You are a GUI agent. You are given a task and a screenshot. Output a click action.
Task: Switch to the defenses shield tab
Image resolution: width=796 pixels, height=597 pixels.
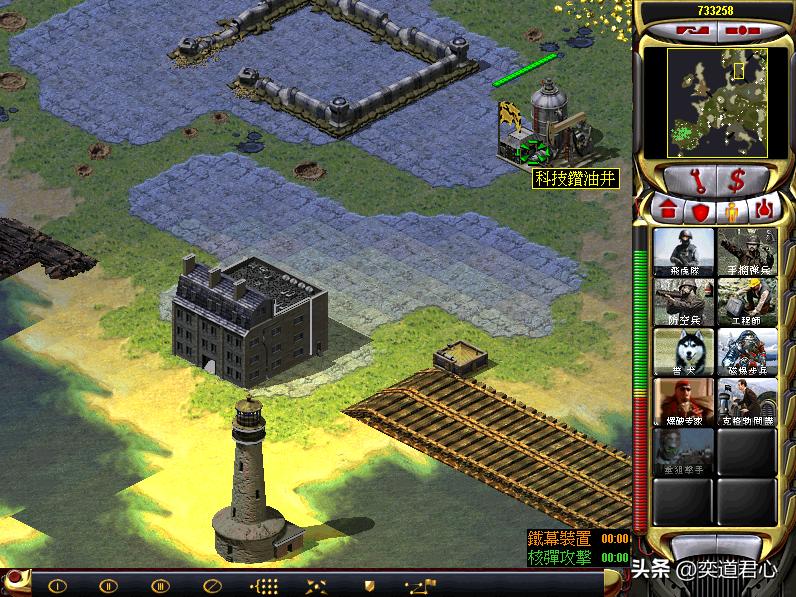point(700,212)
